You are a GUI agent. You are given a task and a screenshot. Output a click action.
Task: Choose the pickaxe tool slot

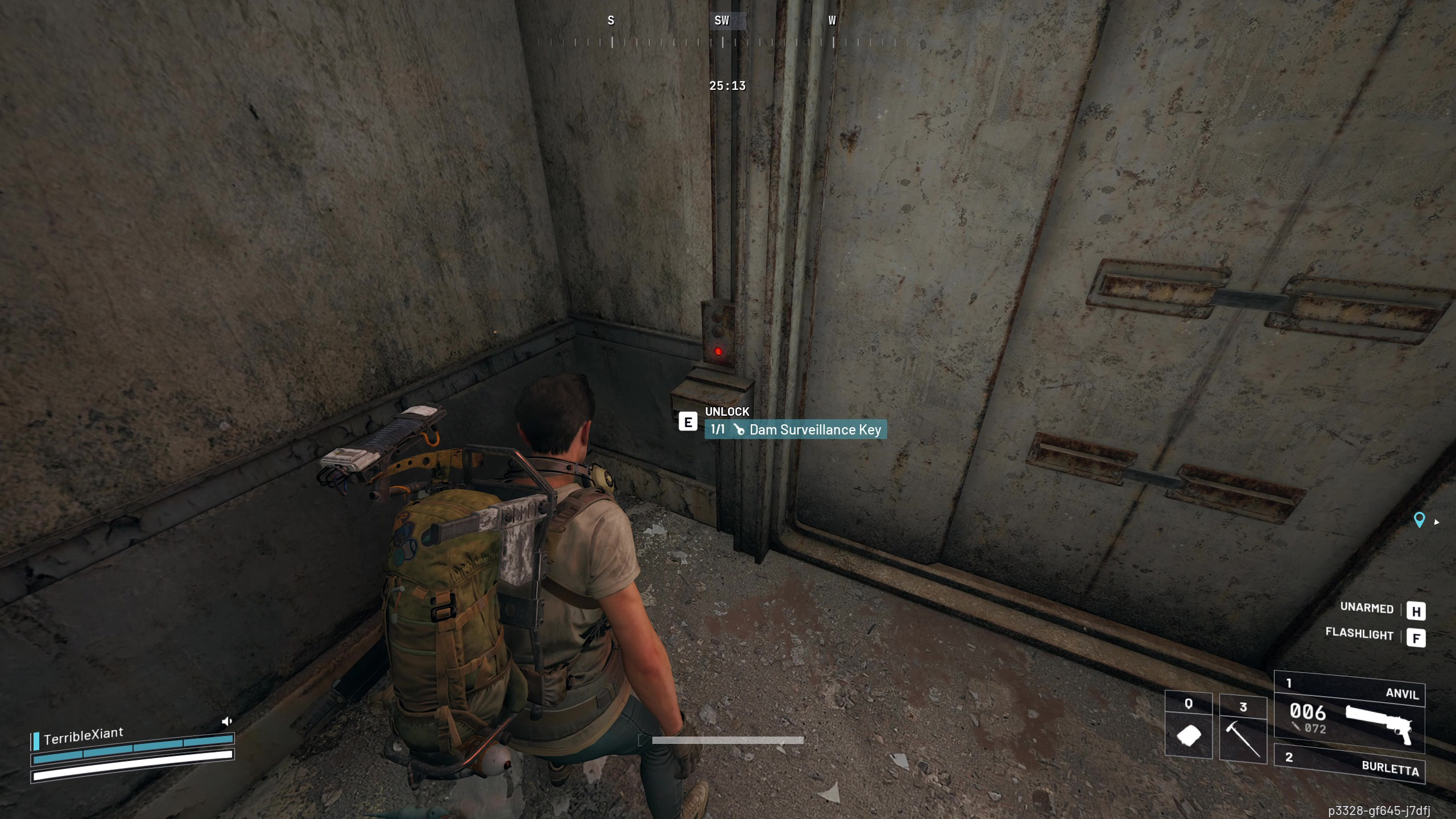[1243, 729]
